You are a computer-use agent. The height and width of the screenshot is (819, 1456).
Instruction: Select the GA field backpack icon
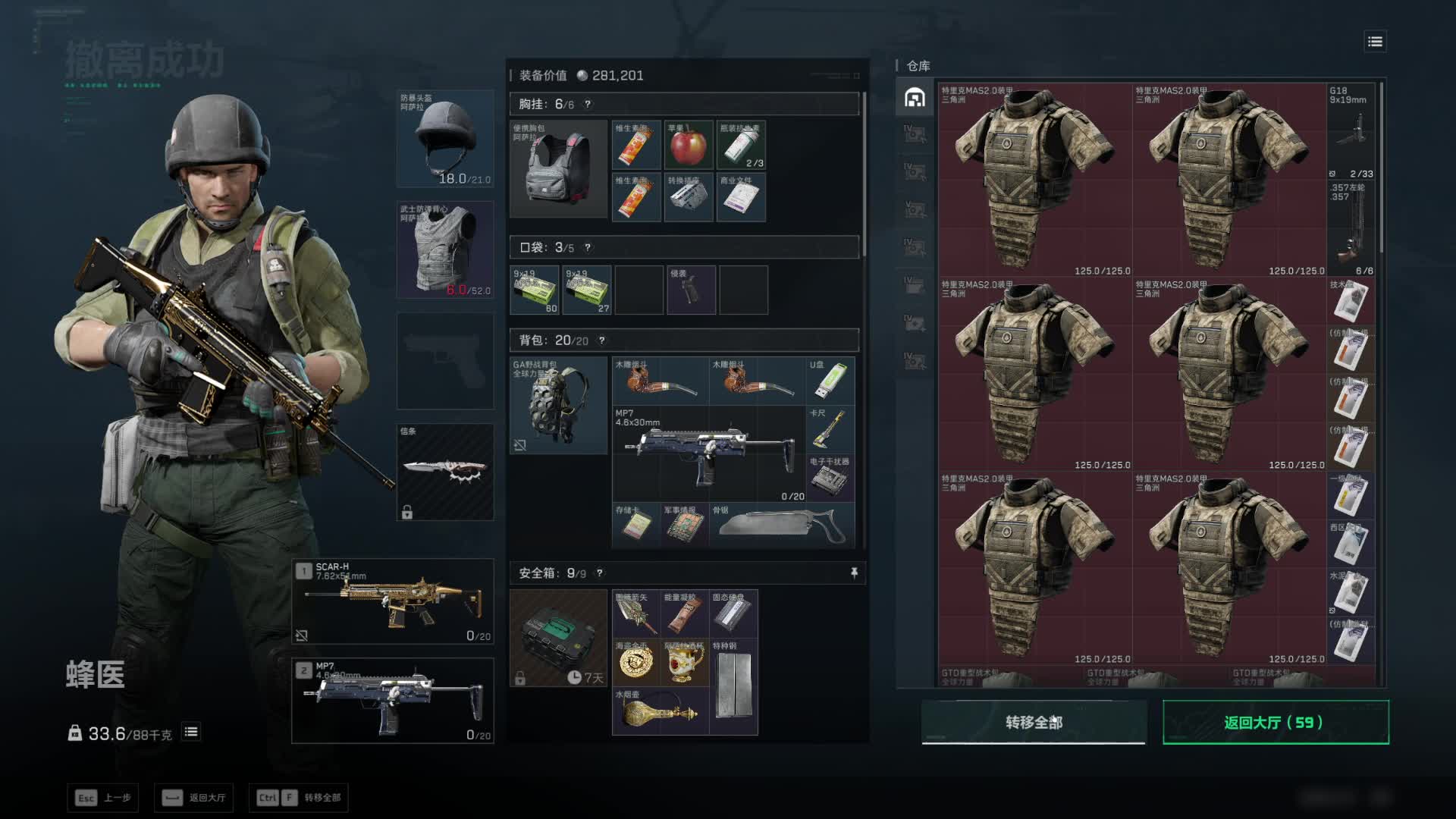click(559, 406)
